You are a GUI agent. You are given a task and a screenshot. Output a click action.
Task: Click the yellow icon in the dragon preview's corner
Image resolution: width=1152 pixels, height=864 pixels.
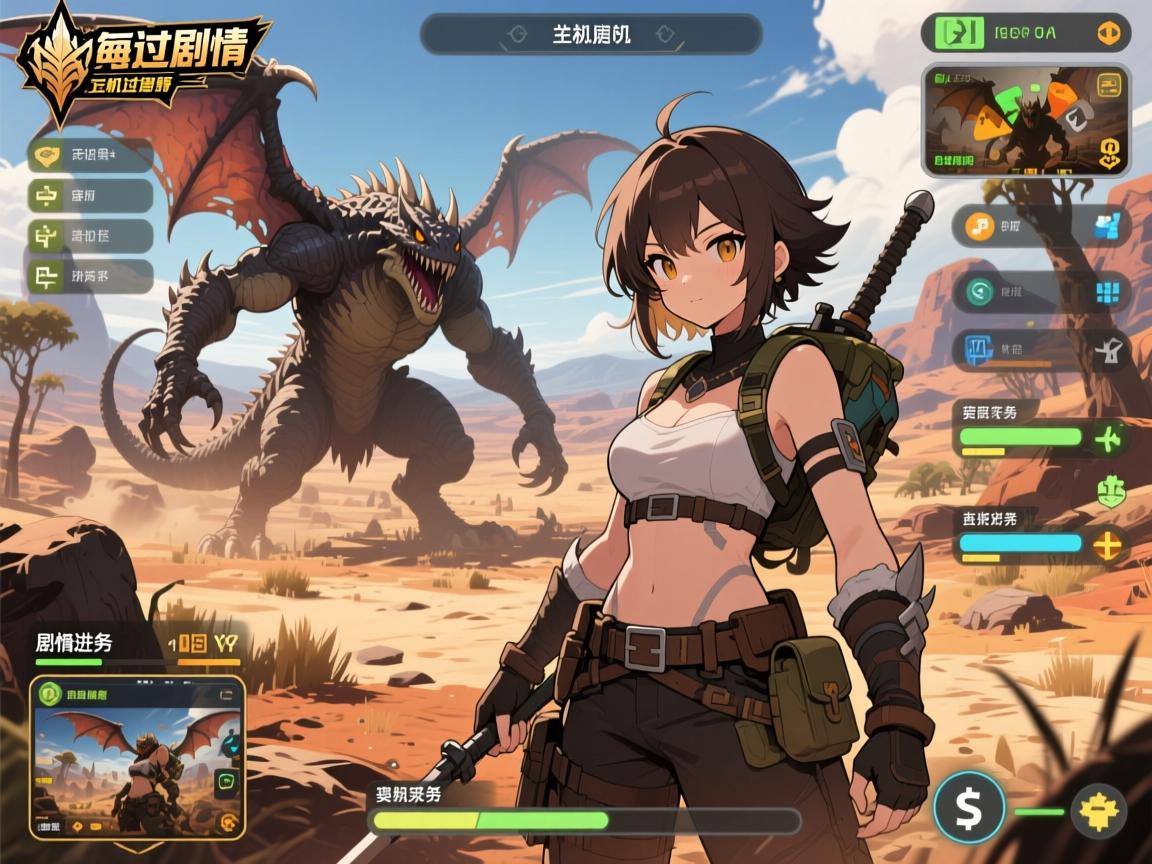(x=1109, y=86)
